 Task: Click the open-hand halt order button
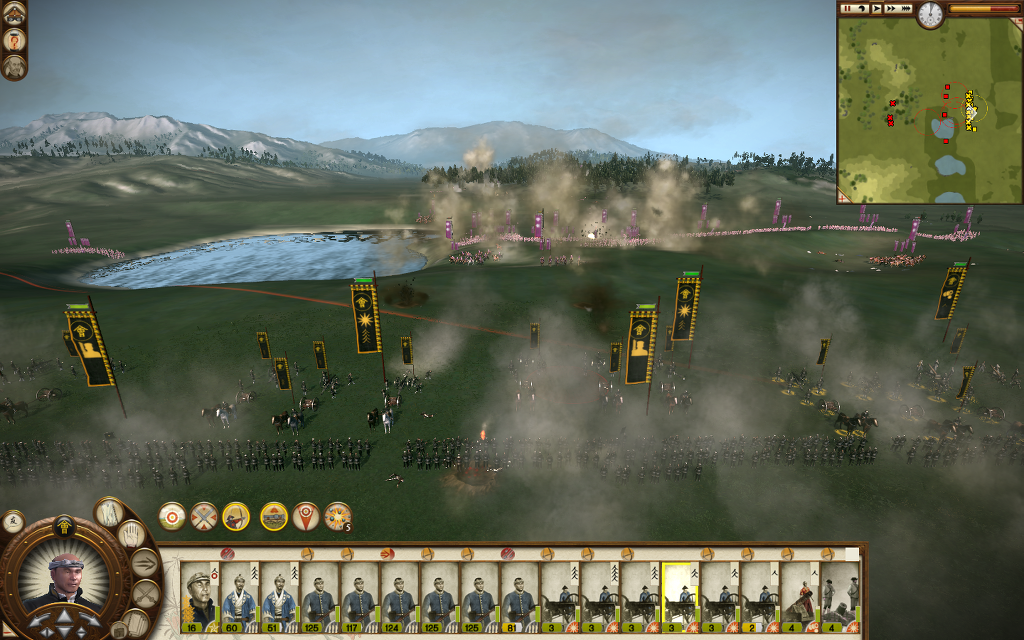pos(131,535)
